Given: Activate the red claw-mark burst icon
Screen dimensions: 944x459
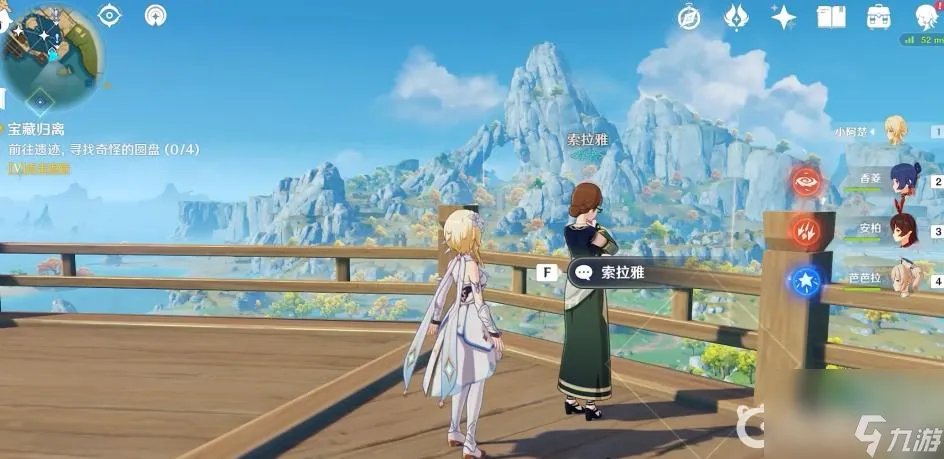Looking at the screenshot, I should pyautogui.click(x=806, y=232).
